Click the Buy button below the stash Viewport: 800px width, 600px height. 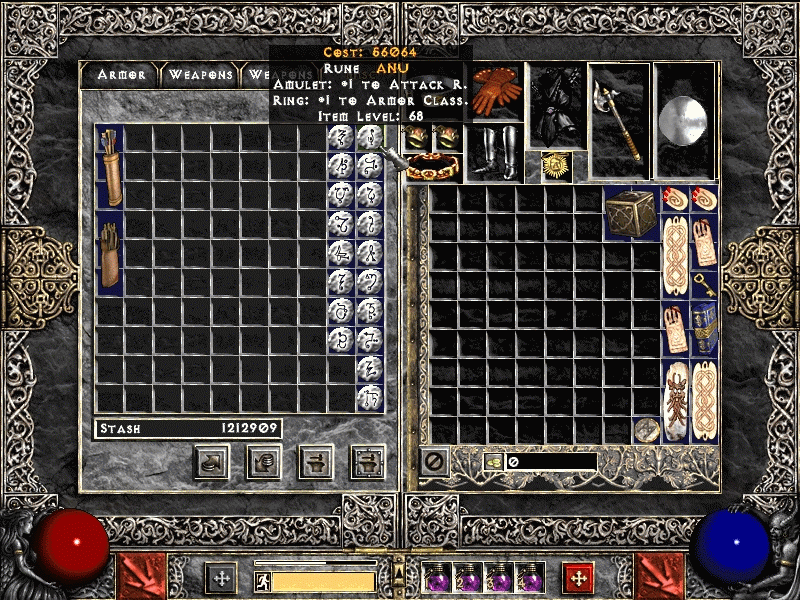(x=212, y=462)
